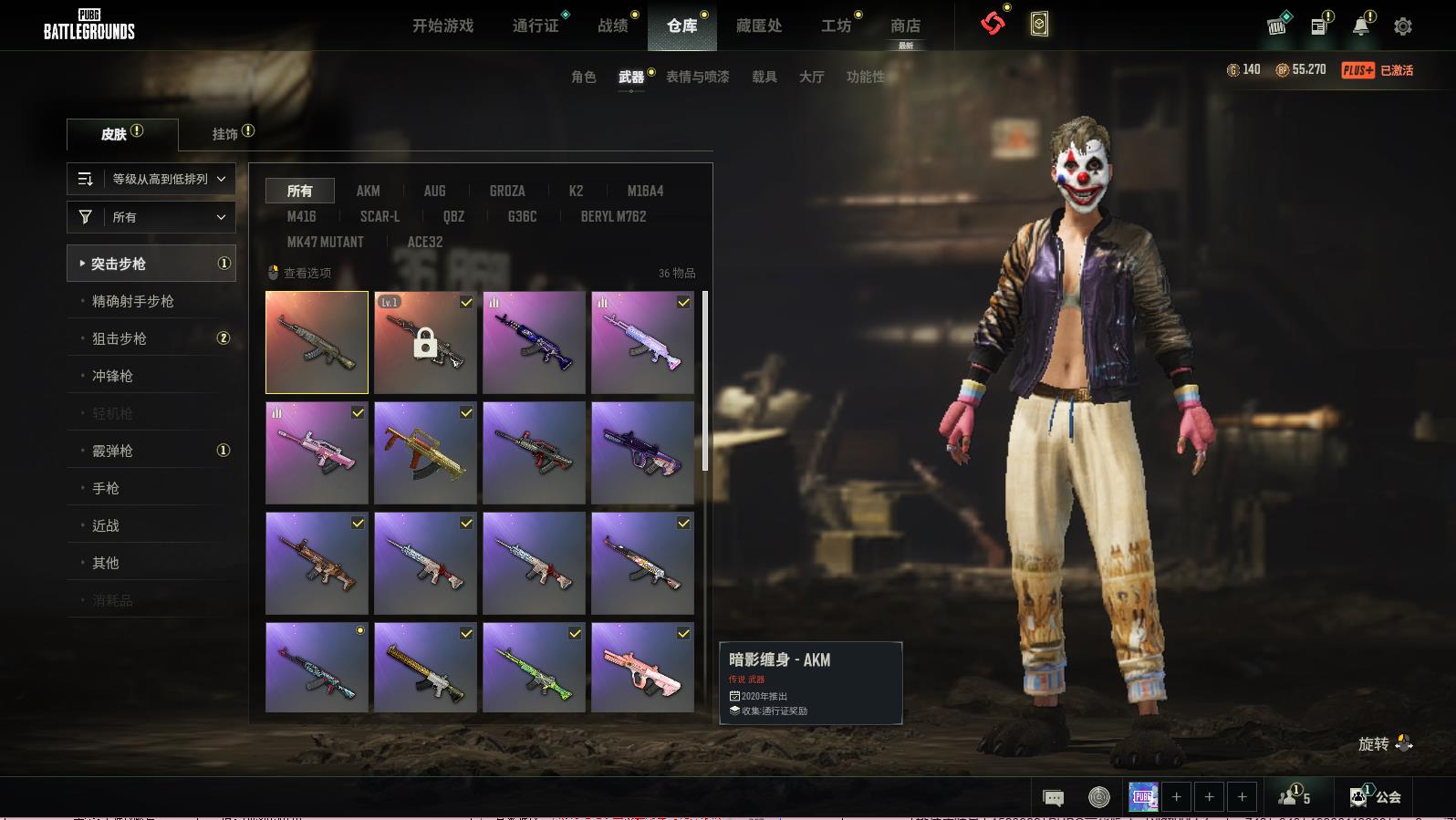Image resolution: width=1456 pixels, height=820 pixels.
Task: Filter skins by GROZA
Action: tap(506, 191)
